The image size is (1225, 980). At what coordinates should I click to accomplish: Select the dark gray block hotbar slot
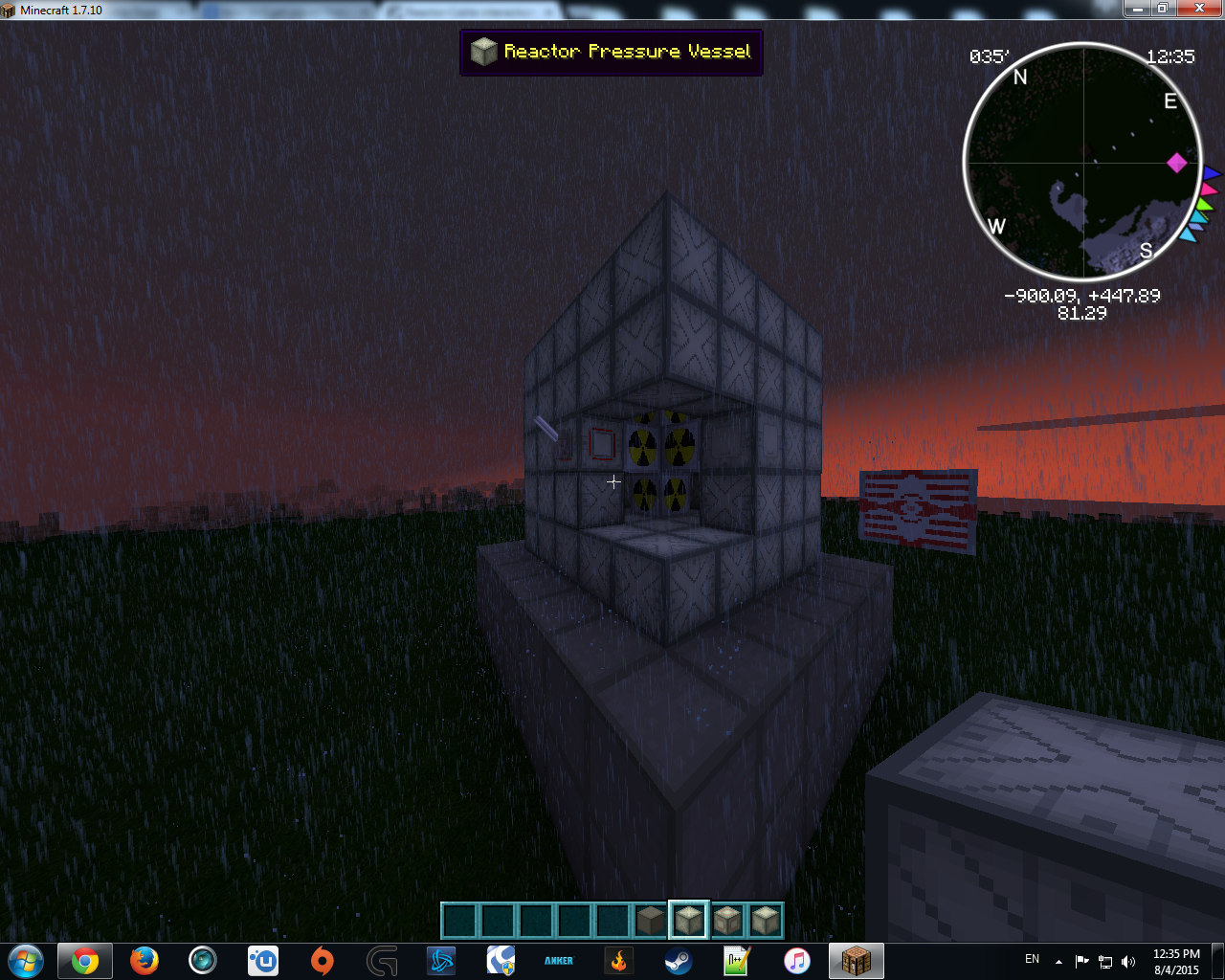coord(651,921)
